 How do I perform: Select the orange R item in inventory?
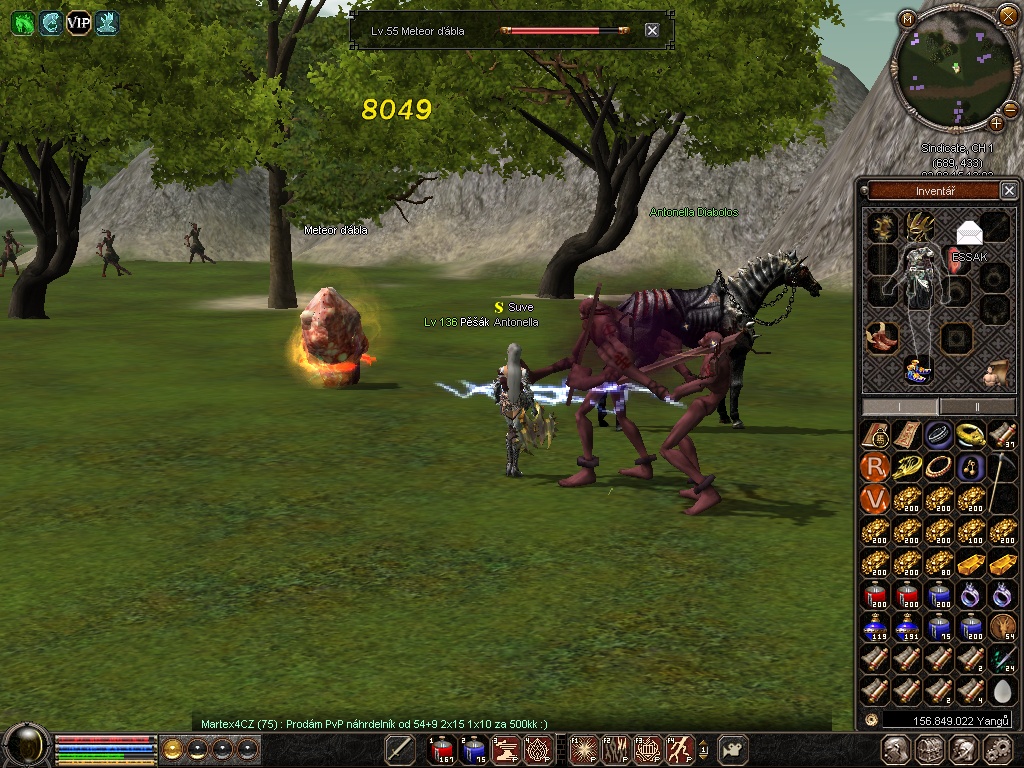click(875, 466)
